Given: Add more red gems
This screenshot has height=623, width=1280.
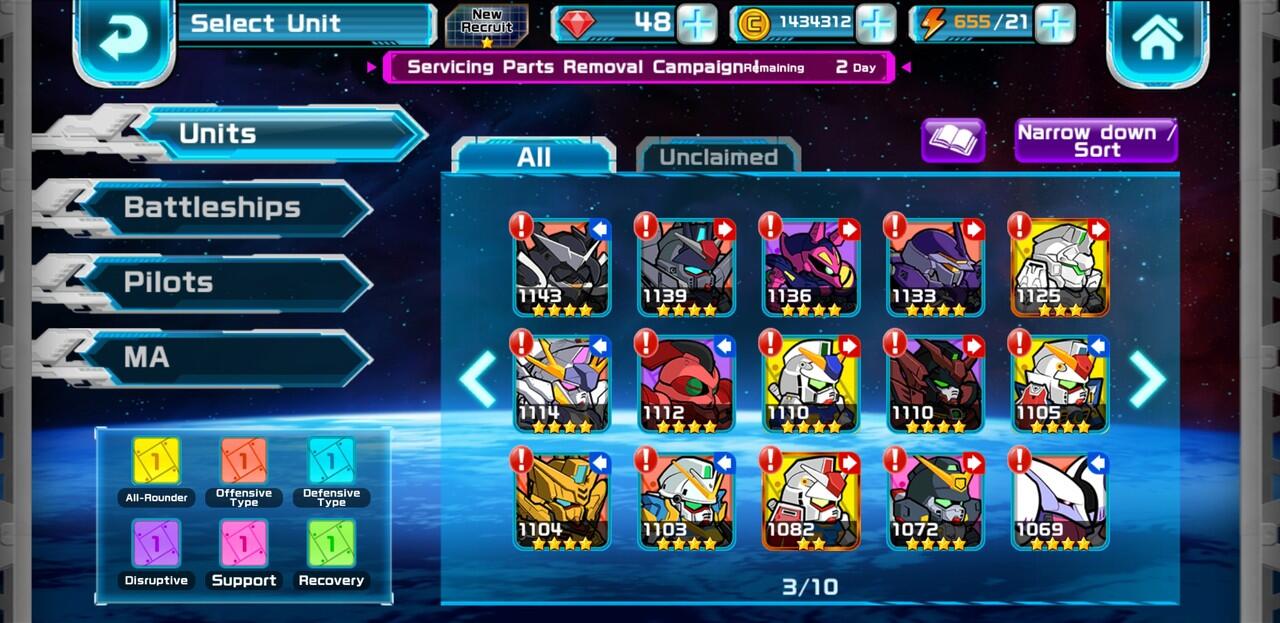Looking at the screenshot, I should click(x=697, y=24).
